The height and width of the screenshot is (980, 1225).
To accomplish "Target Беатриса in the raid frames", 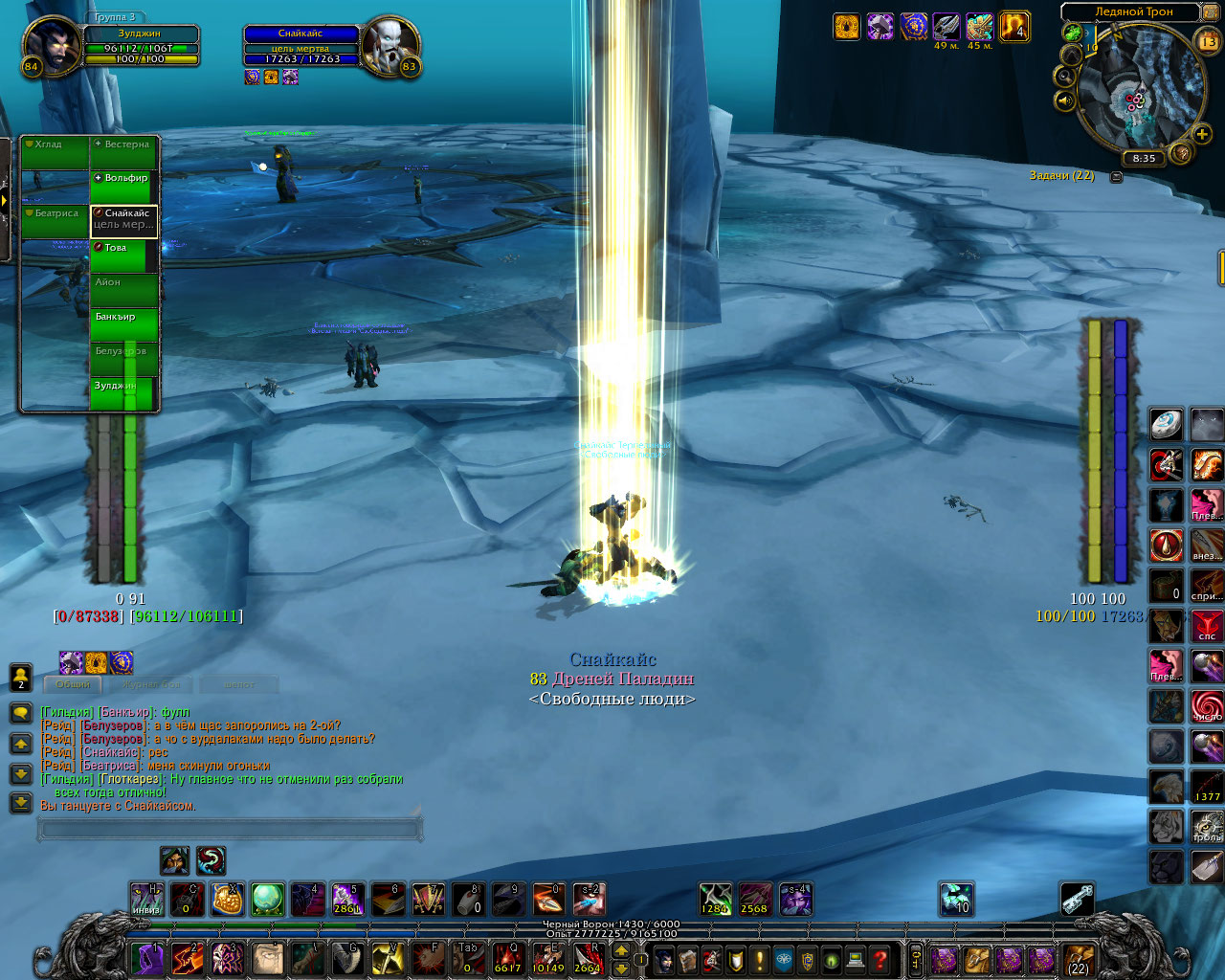I will (x=56, y=221).
